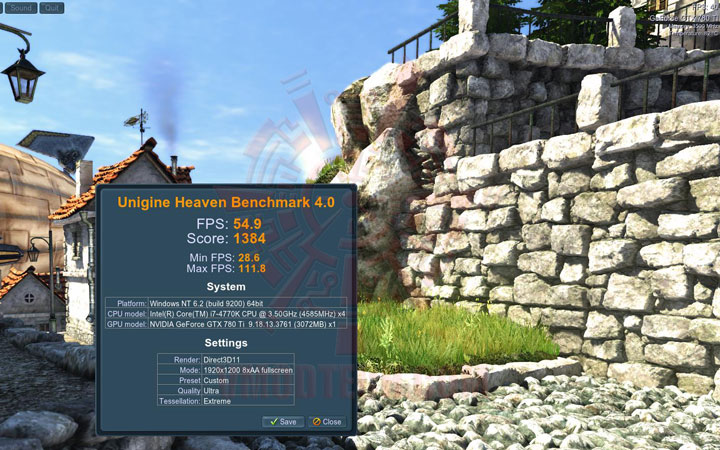The image size is (720, 450).
Task: Save the benchmark results
Action: 282,422
